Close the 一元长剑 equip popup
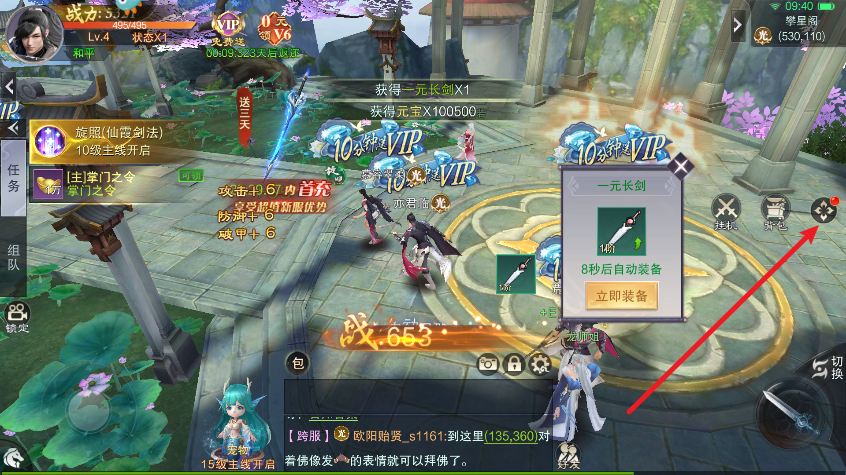Screen dimensions: 846x475 tap(684, 166)
